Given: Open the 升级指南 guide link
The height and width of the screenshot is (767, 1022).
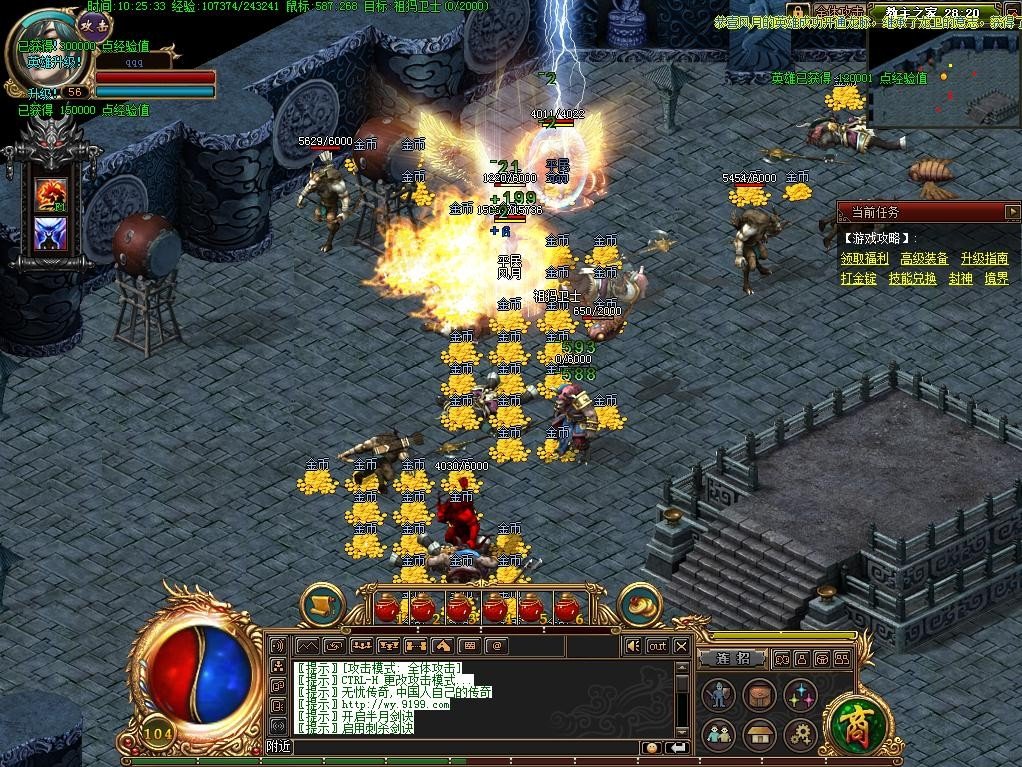Looking at the screenshot, I should click(984, 259).
